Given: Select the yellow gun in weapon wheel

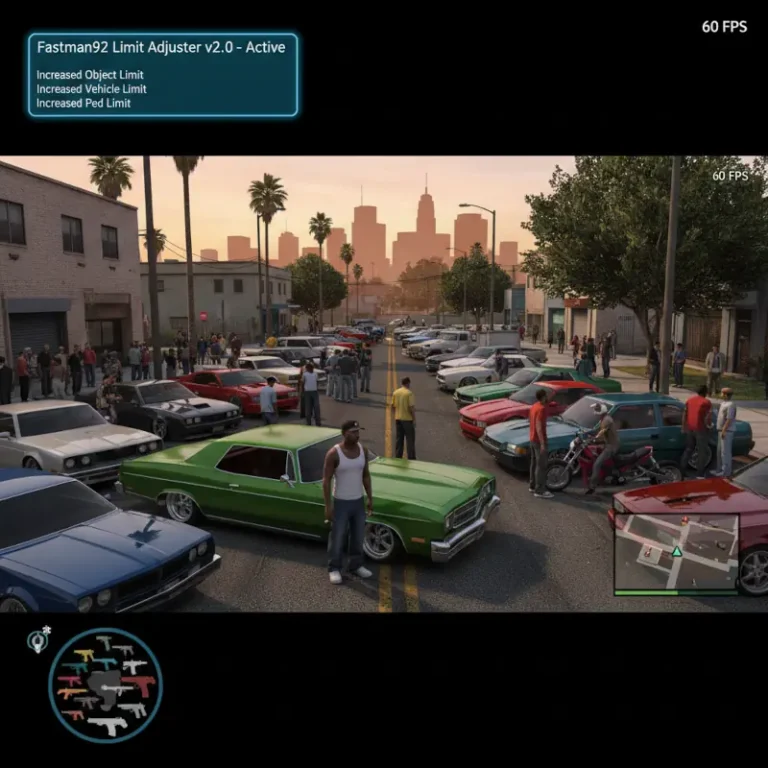Looking at the screenshot, I should 85,656.
